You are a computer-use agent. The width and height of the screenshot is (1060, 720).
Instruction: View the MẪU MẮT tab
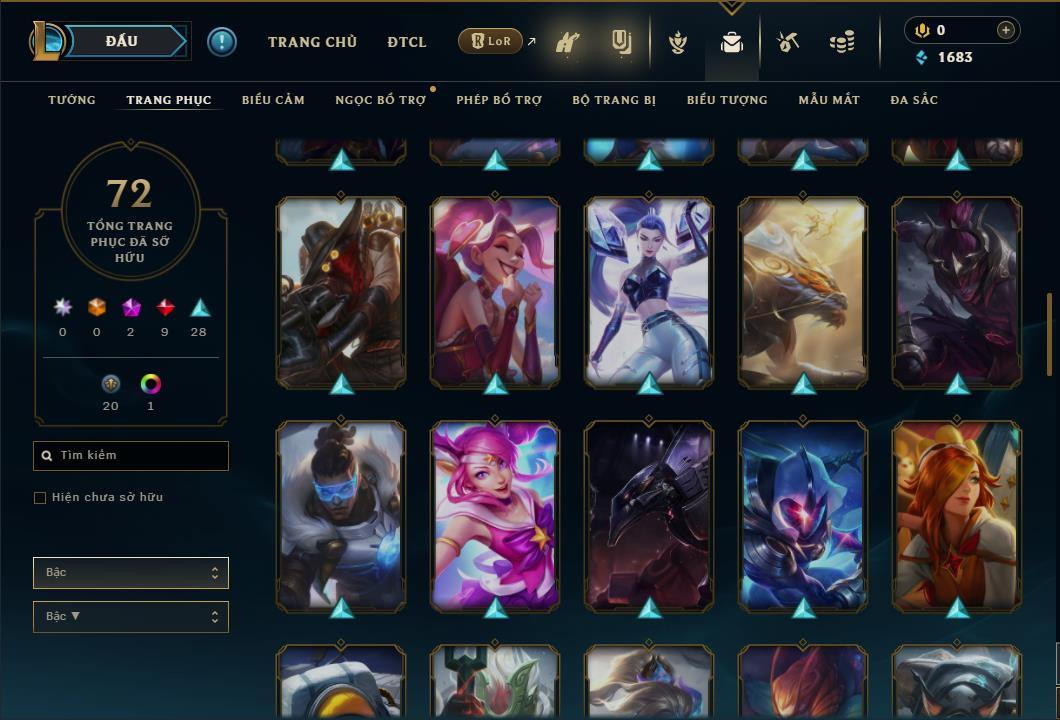[829, 100]
